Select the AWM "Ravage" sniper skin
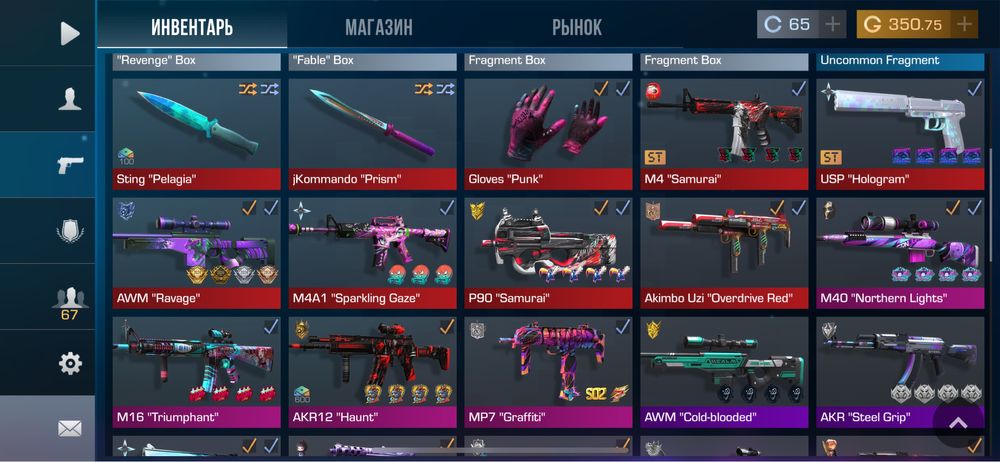The height and width of the screenshot is (462, 1000). point(196,250)
